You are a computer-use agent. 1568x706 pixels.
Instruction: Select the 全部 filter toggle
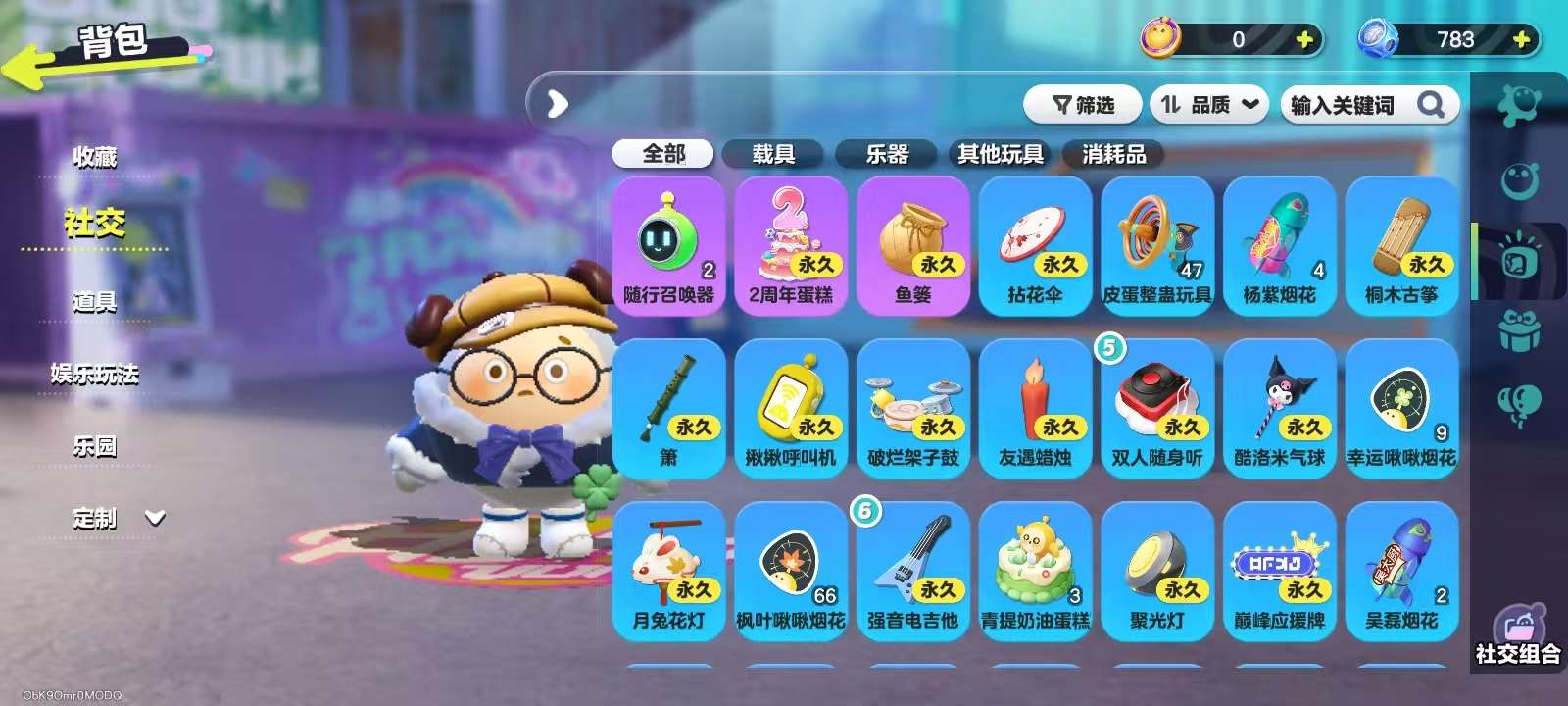[x=662, y=154]
